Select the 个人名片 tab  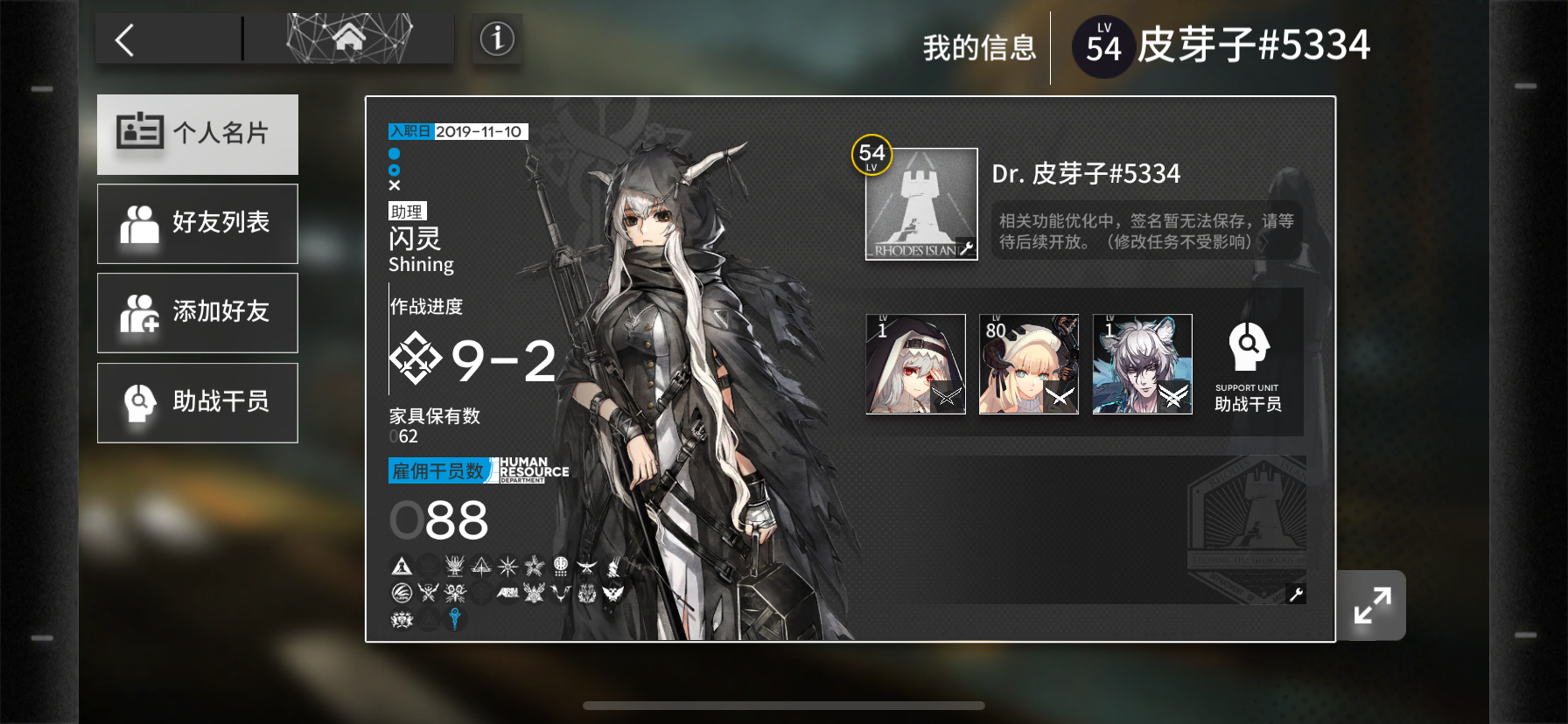pos(197,133)
